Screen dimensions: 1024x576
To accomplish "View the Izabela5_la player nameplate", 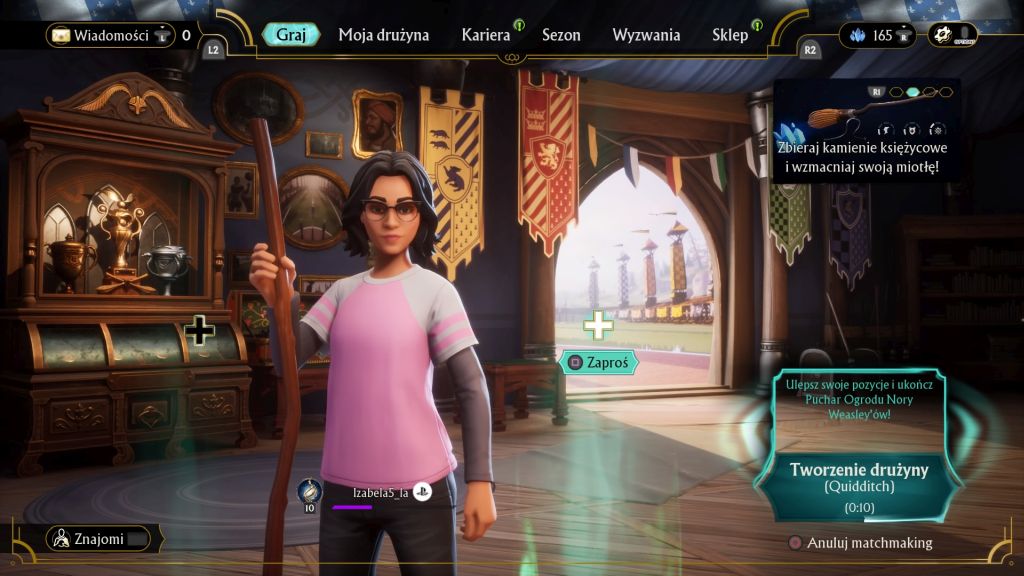I will (x=381, y=492).
